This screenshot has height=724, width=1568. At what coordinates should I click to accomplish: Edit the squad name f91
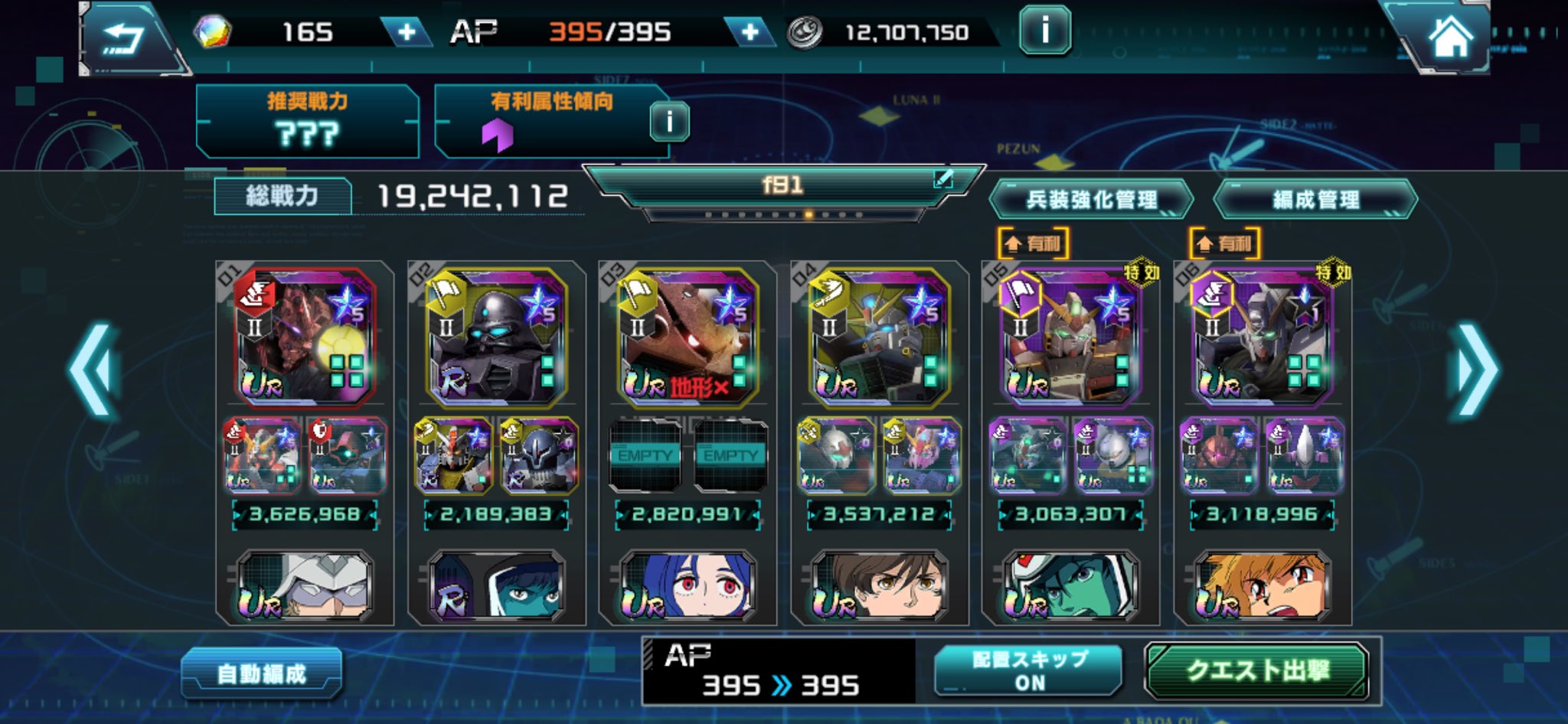[943, 180]
